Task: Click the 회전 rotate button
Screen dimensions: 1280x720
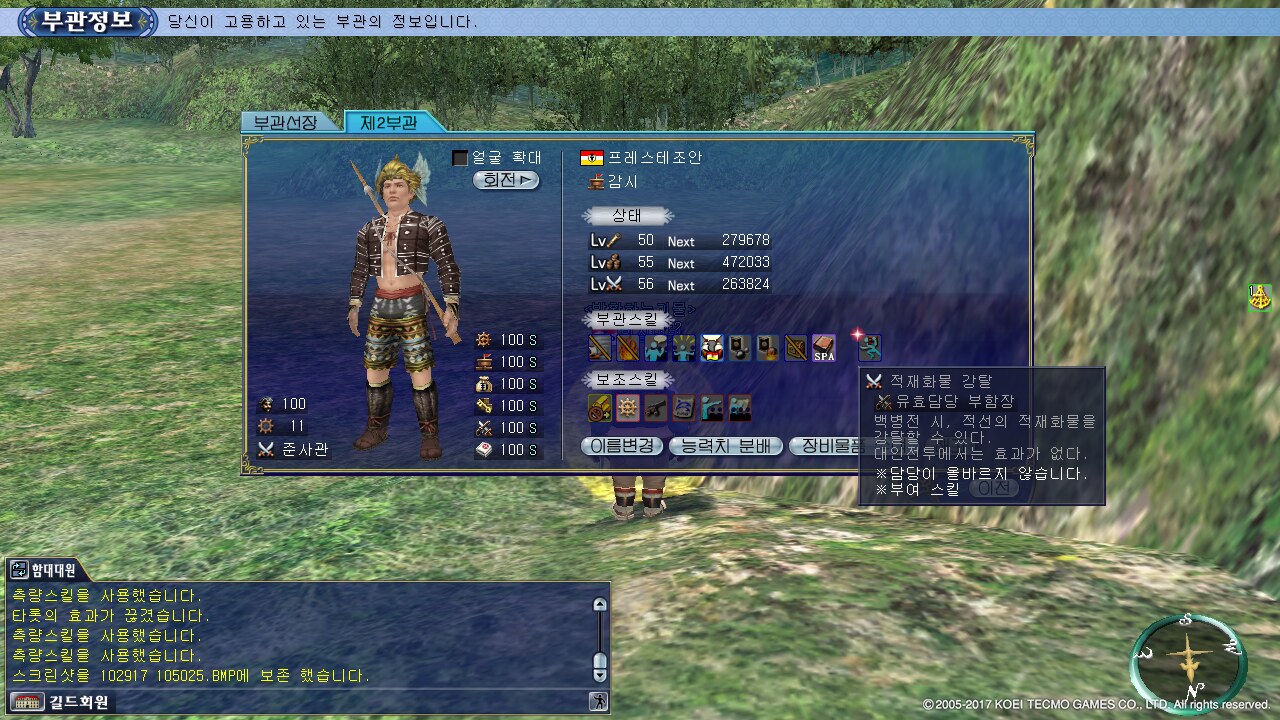Action: coord(506,181)
